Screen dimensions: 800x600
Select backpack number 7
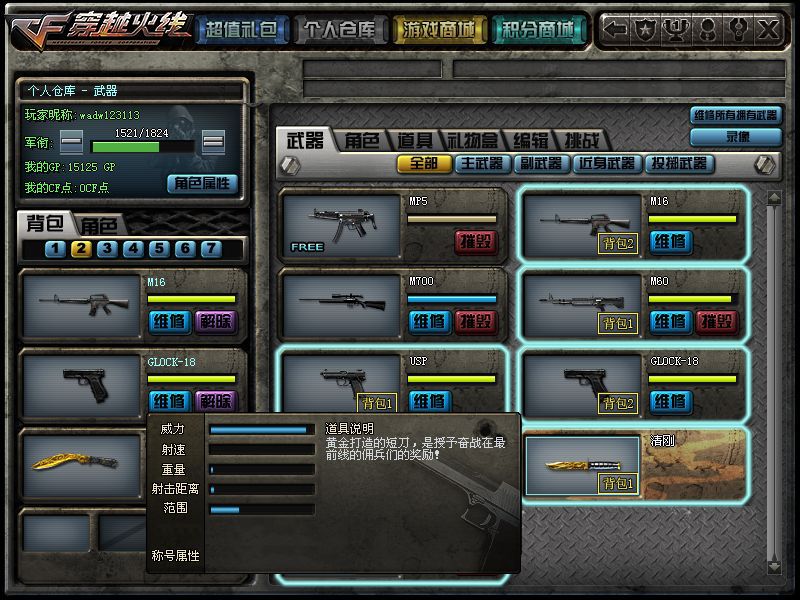click(x=210, y=249)
